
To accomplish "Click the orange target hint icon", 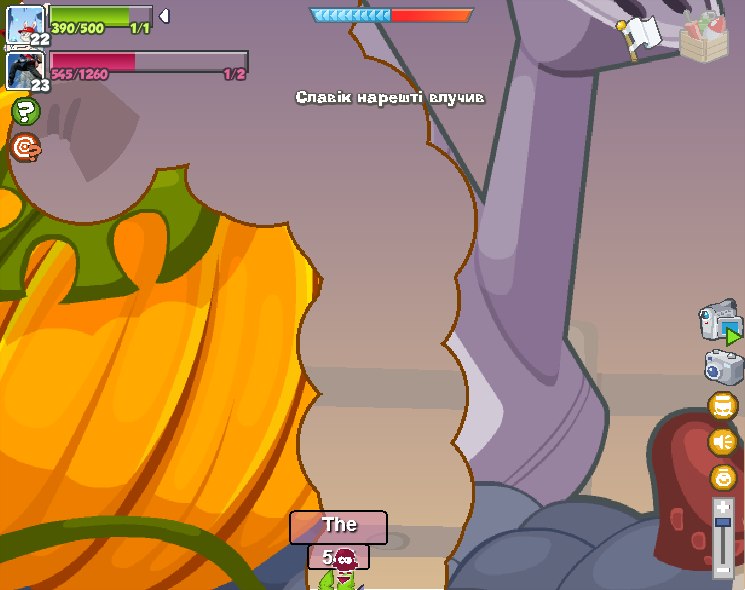I will (26, 148).
